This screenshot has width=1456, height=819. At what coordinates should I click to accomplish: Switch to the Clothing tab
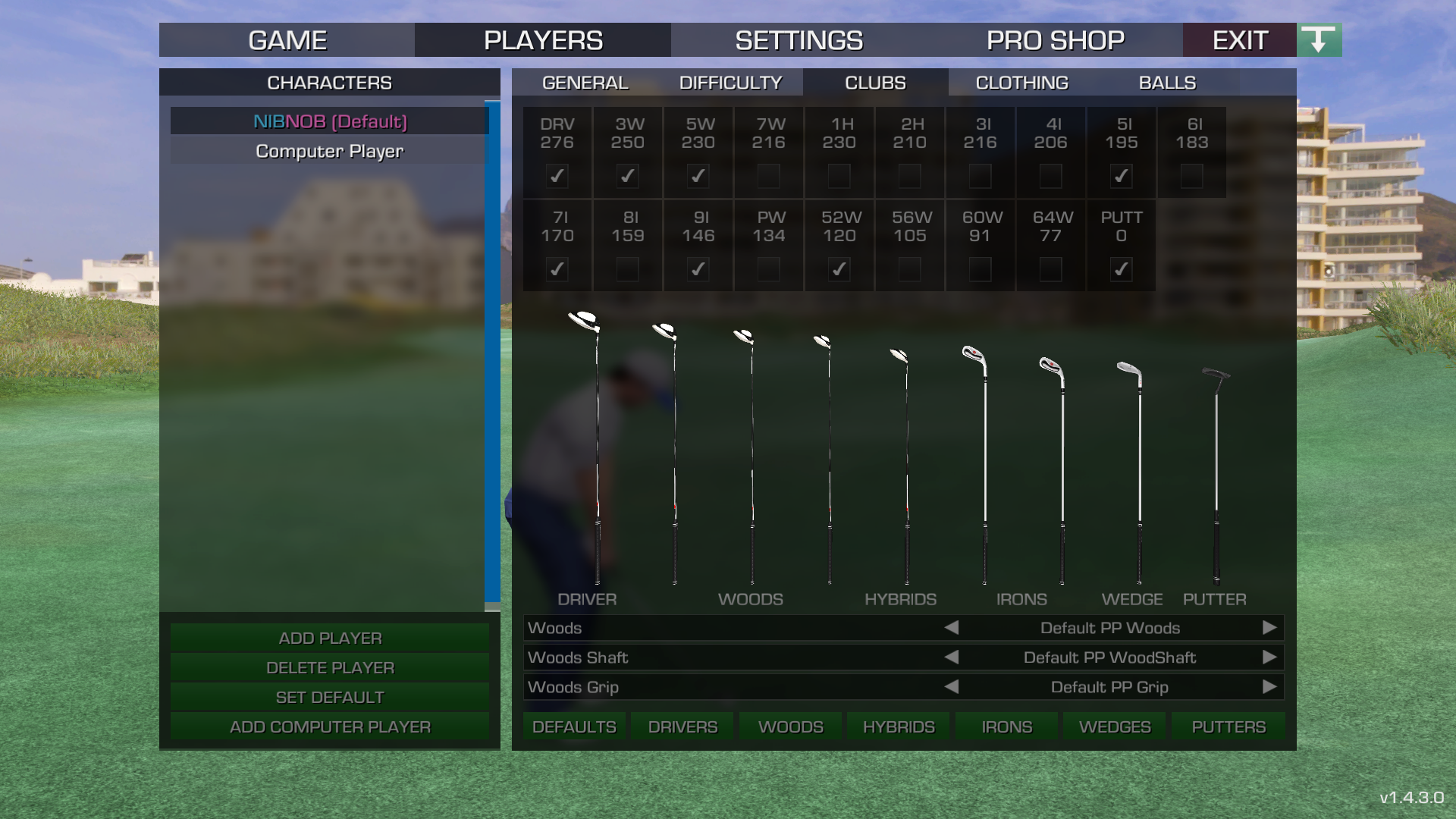1021,83
